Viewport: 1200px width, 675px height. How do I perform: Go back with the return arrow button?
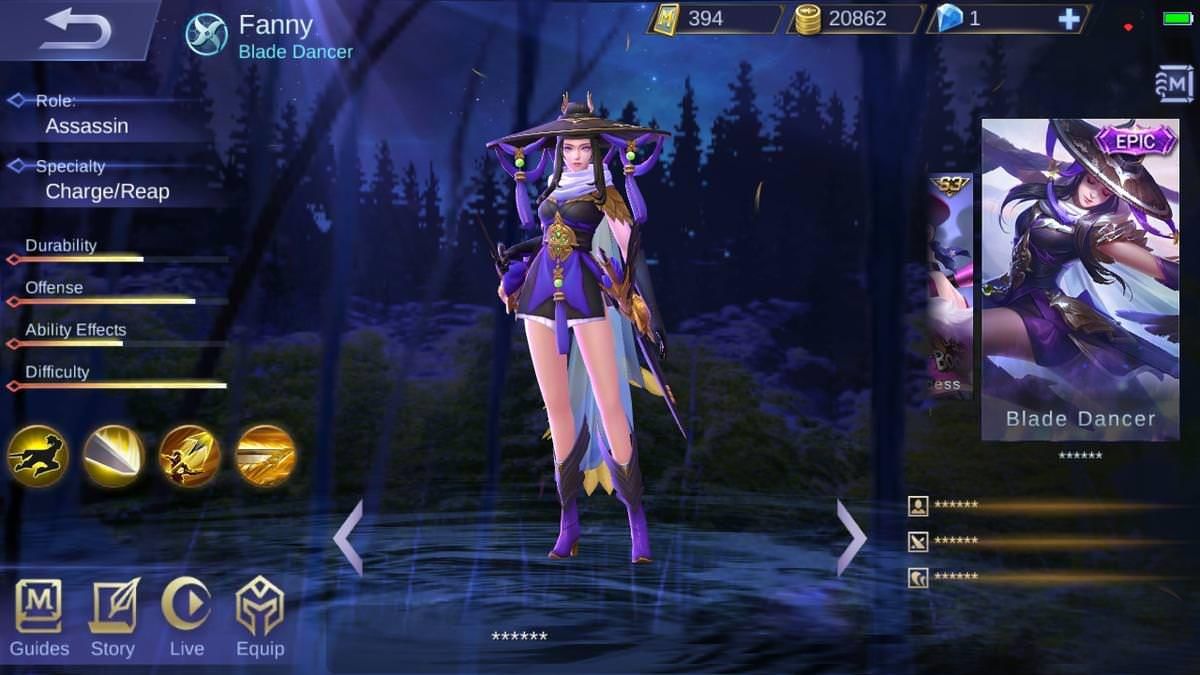75,27
